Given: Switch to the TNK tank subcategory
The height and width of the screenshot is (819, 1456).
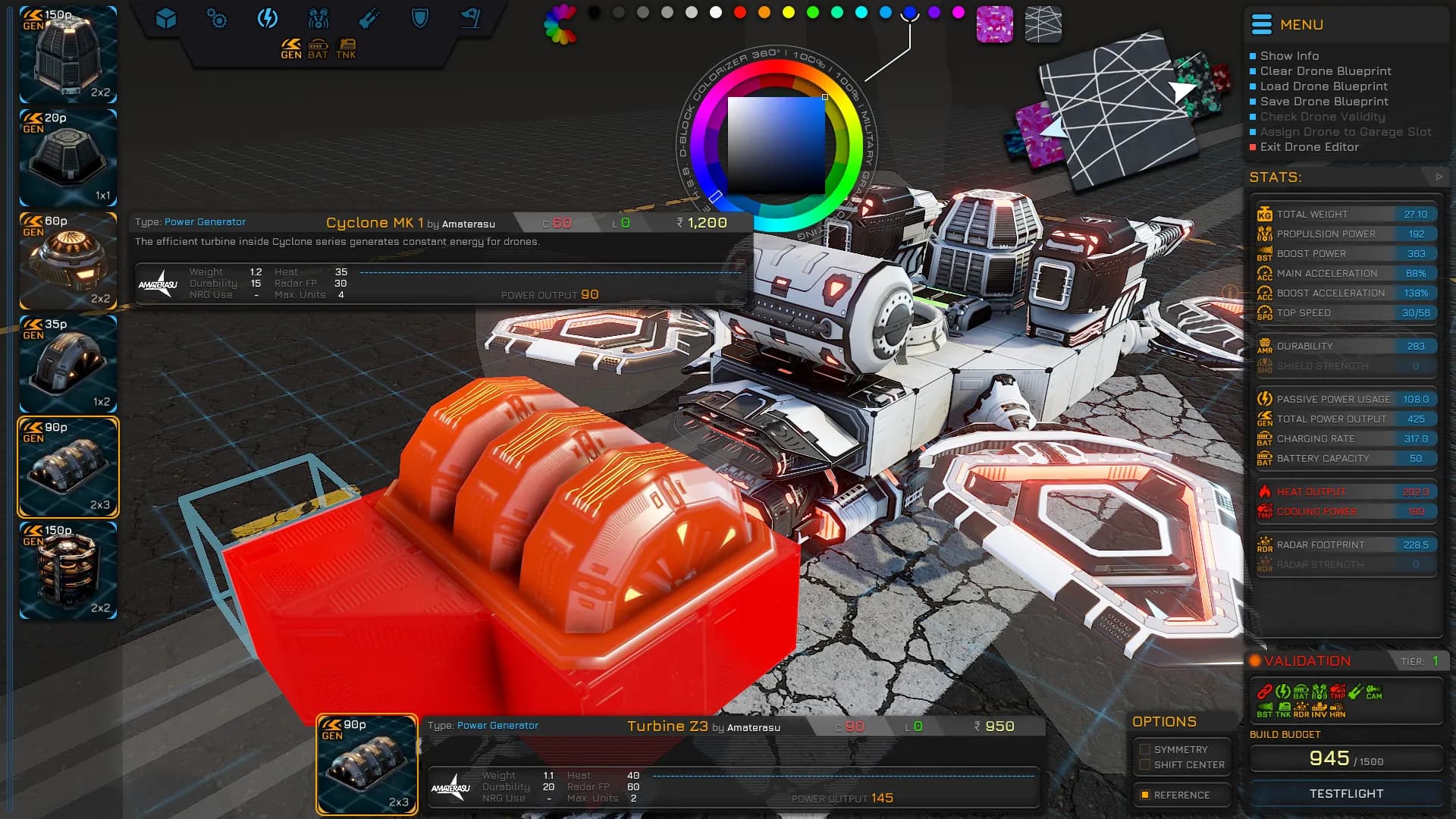Looking at the screenshot, I should (x=347, y=49).
